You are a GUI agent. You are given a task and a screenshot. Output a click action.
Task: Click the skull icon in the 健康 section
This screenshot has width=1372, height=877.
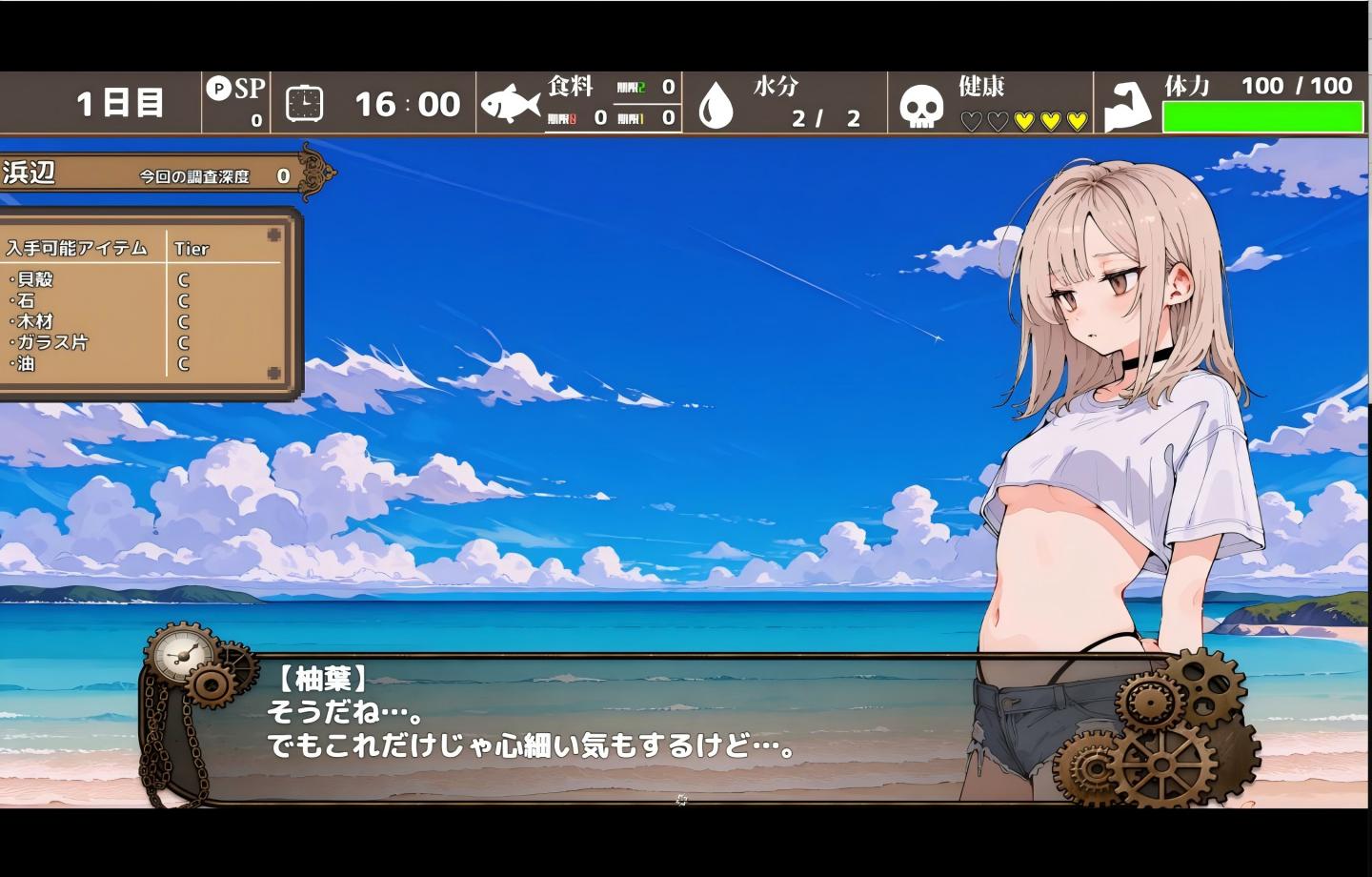point(921,105)
